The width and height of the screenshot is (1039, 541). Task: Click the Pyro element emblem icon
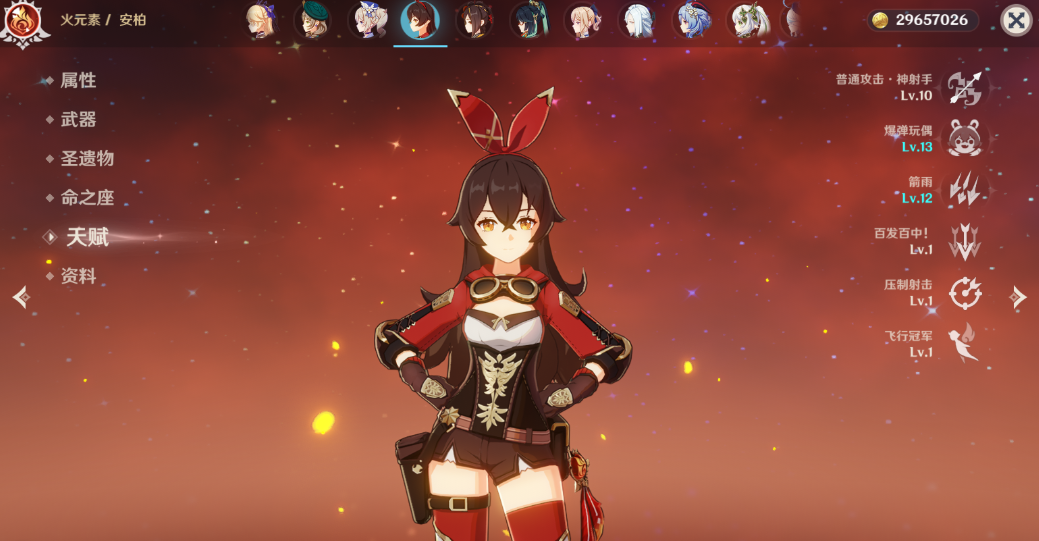tap(23, 22)
